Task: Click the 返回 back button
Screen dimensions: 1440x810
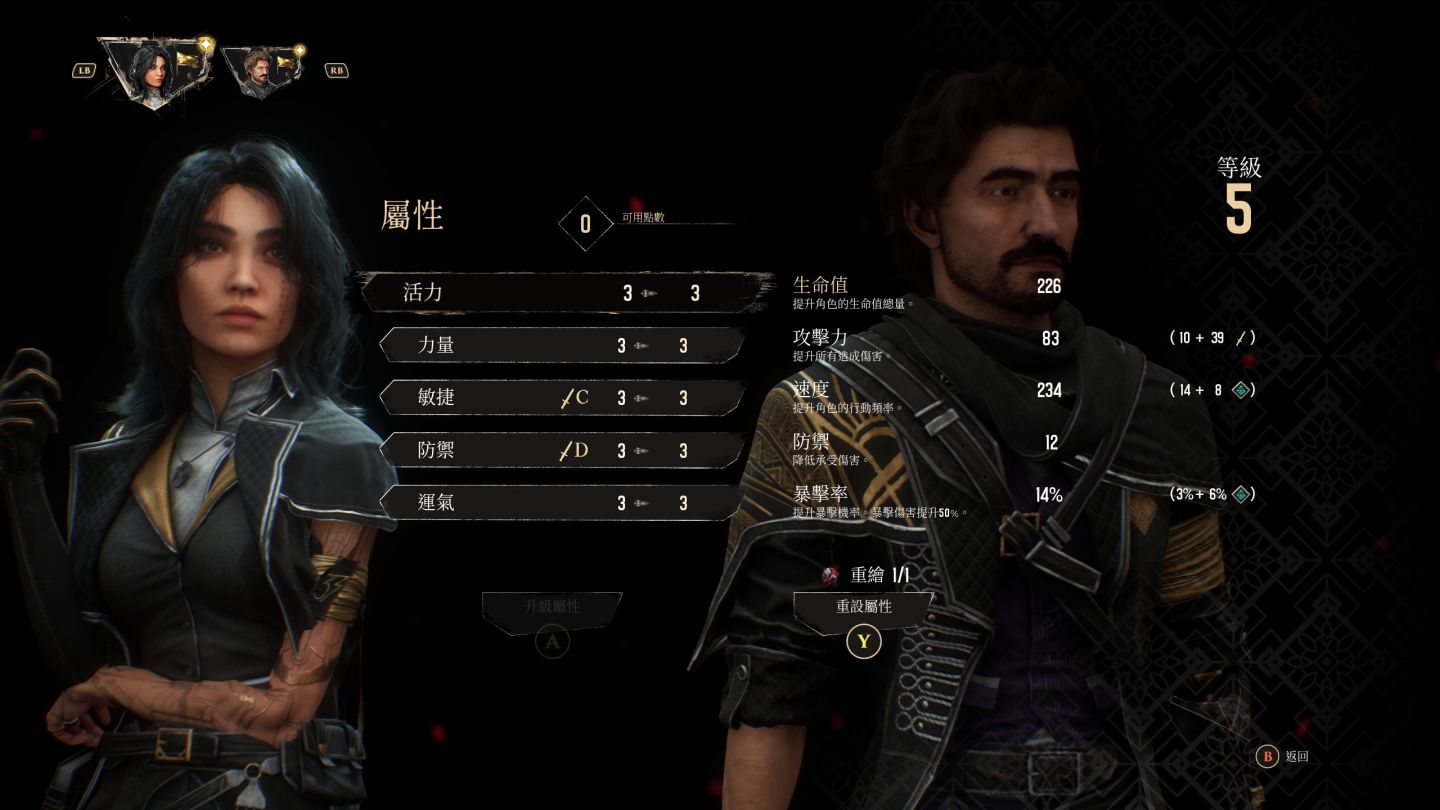Action: [x=1284, y=756]
